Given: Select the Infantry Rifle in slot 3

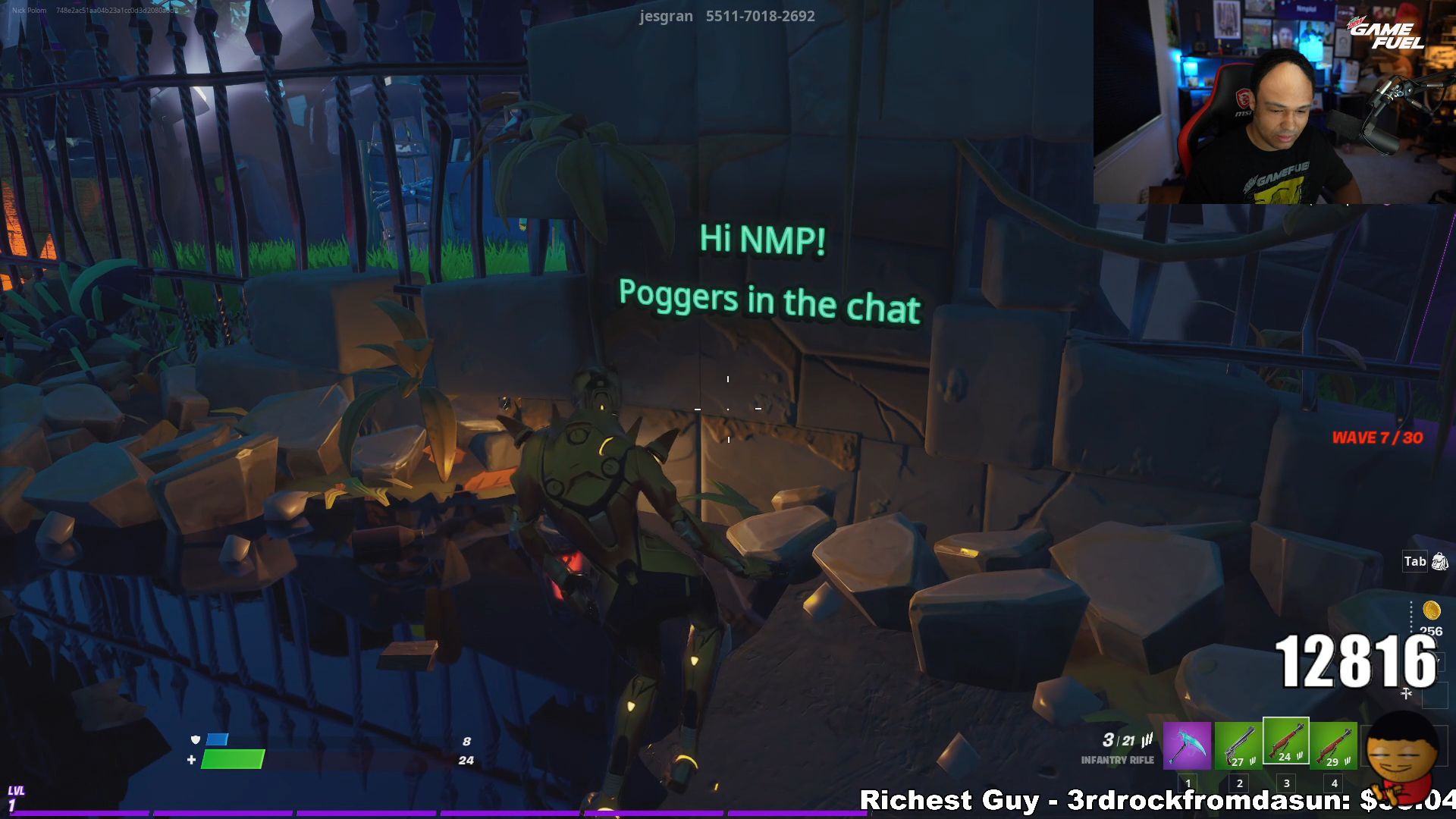Looking at the screenshot, I should coord(1287,743).
